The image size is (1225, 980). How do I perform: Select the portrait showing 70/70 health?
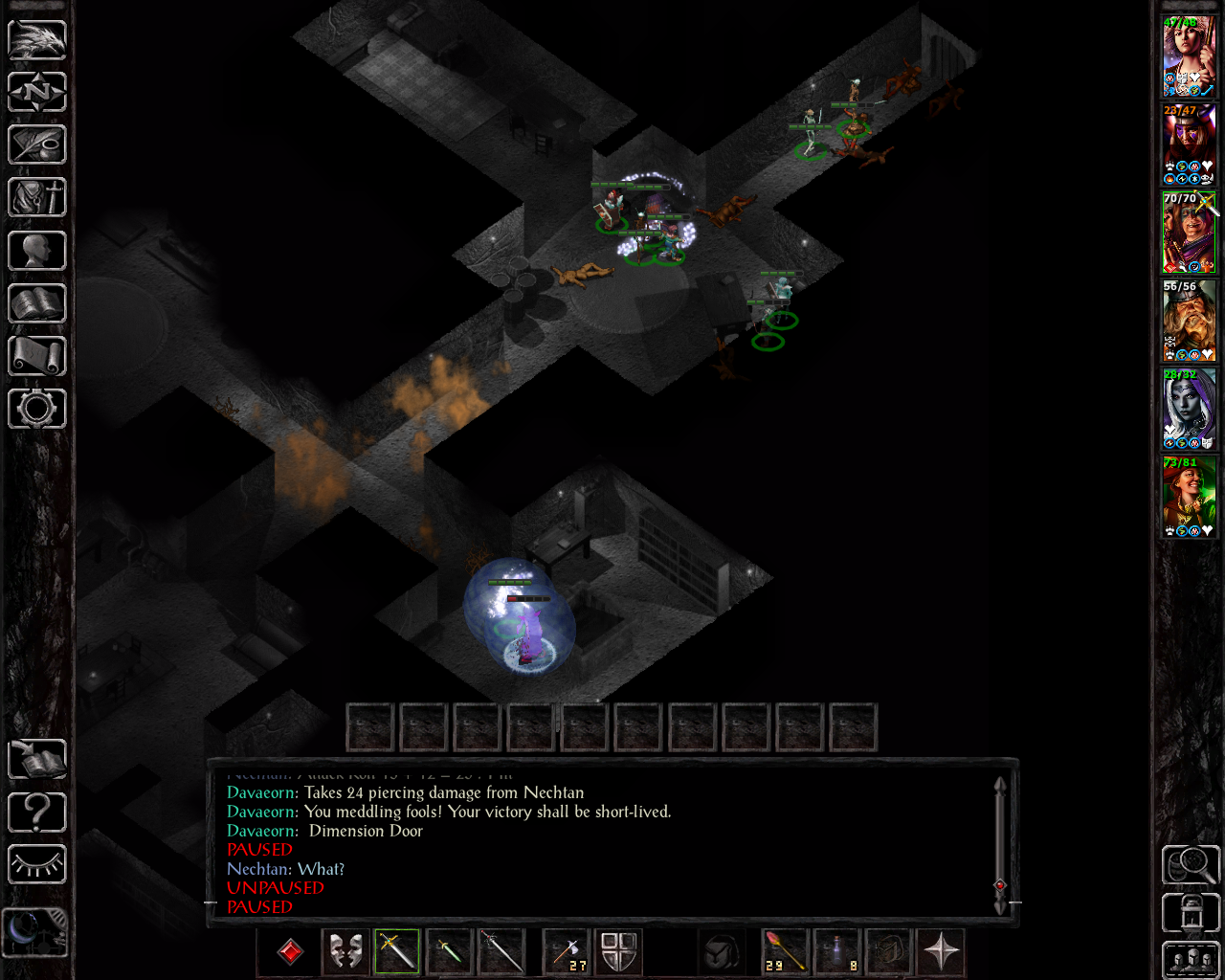pyautogui.click(x=1189, y=233)
